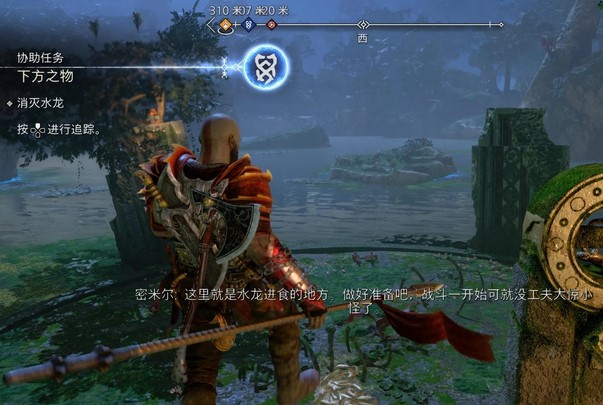Click the blue shield compass marker
Screen dimensions: 603x405
(x=249, y=24)
